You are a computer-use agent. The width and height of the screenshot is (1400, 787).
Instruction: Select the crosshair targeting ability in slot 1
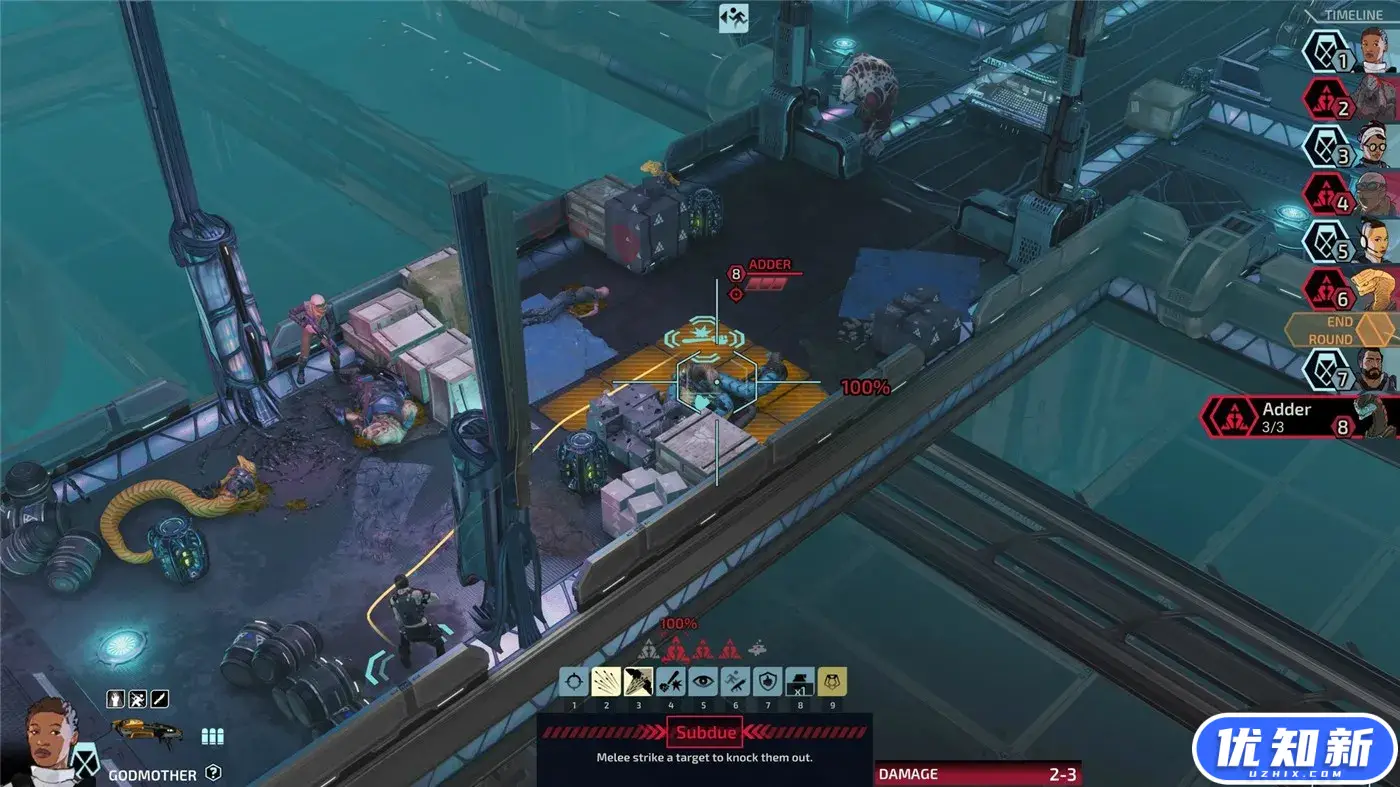tap(574, 682)
